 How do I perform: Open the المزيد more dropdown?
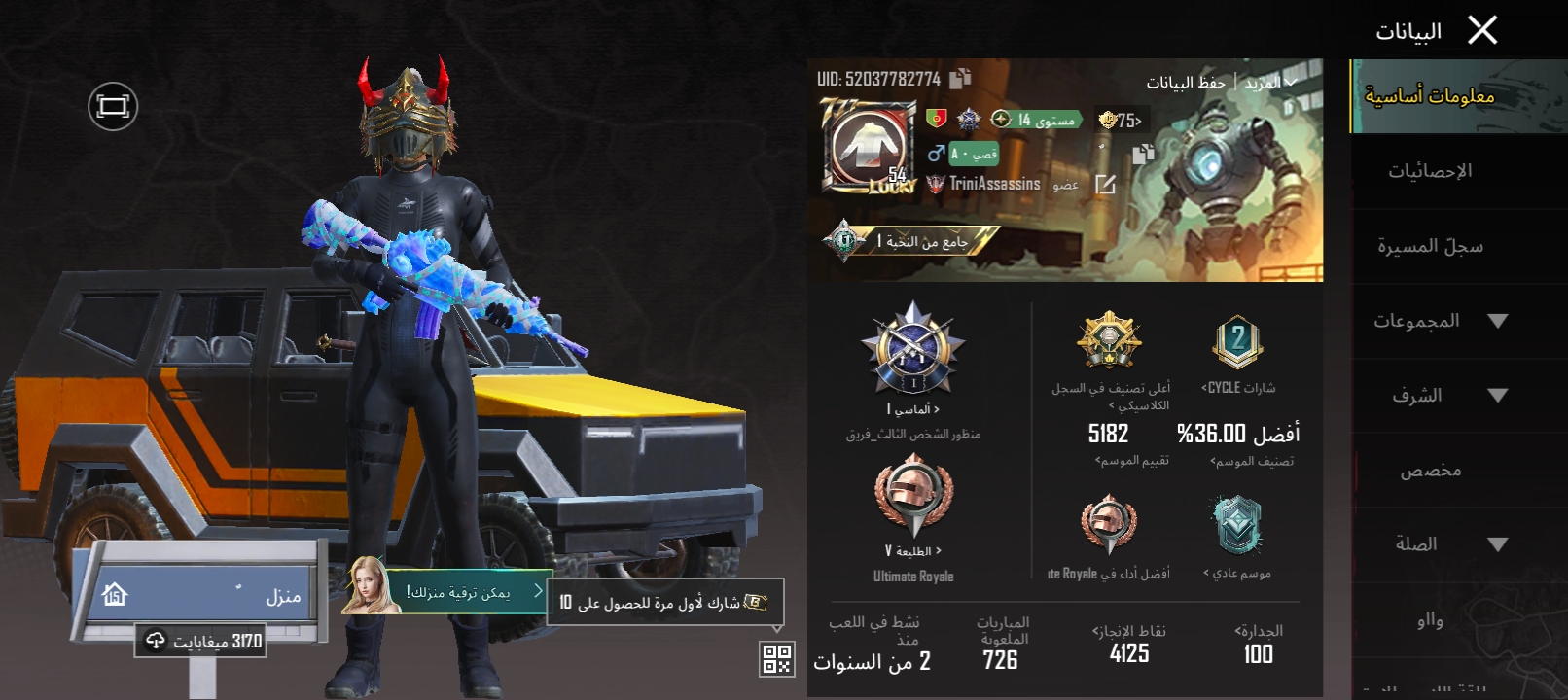[1269, 83]
